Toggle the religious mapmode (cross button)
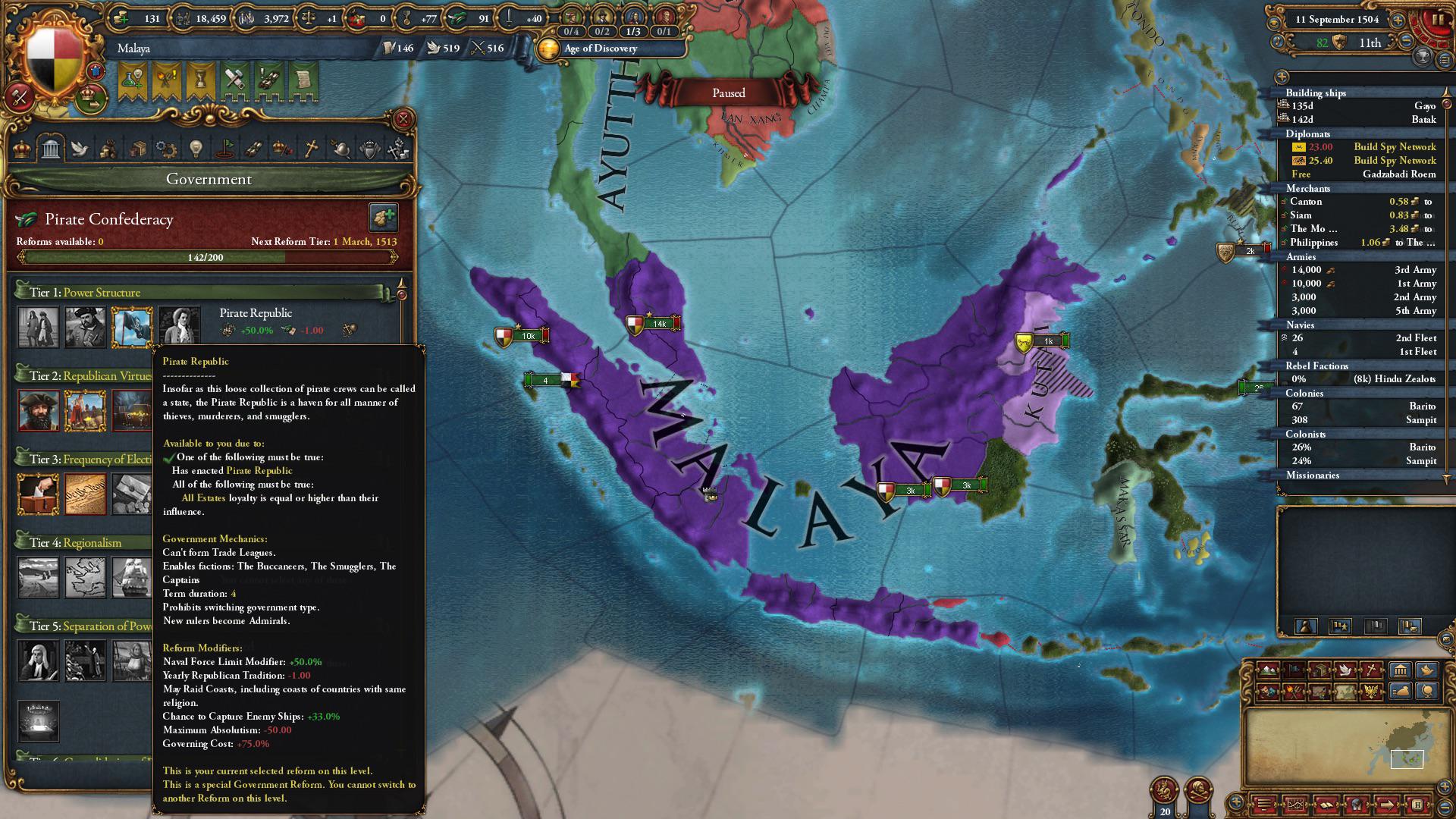 point(1370,670)
